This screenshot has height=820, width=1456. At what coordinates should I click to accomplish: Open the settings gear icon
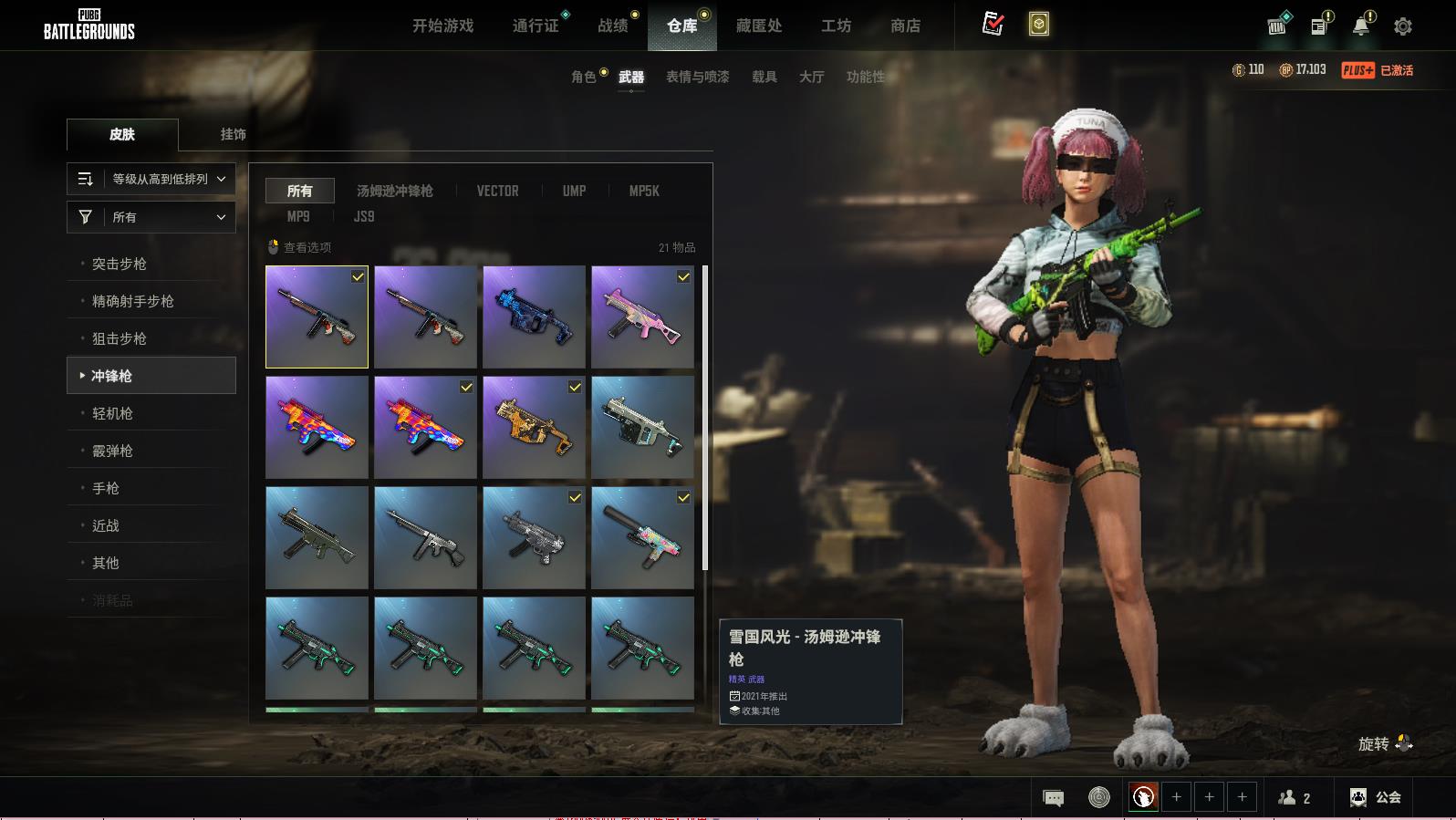pyautogui.click(x=1403, y=26)
